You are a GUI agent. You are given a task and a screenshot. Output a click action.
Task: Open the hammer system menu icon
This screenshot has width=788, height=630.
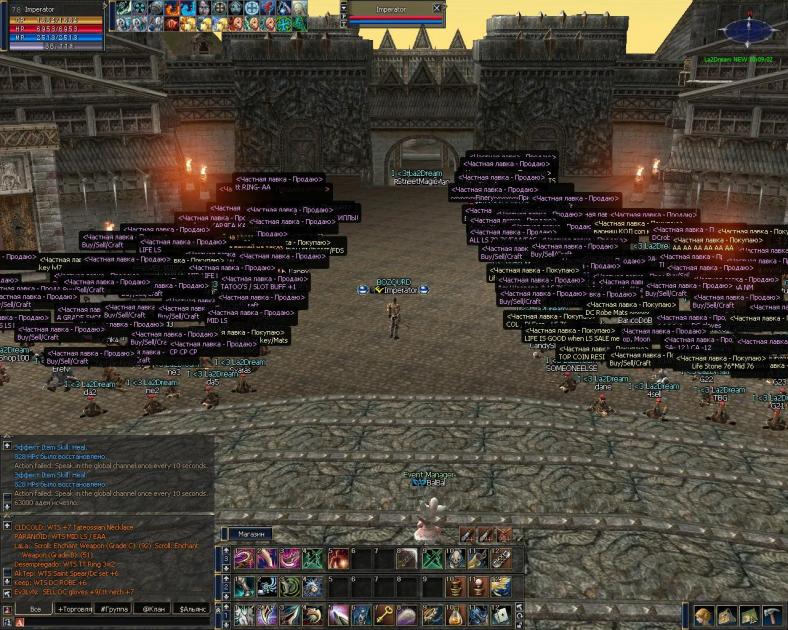(773, 616)
